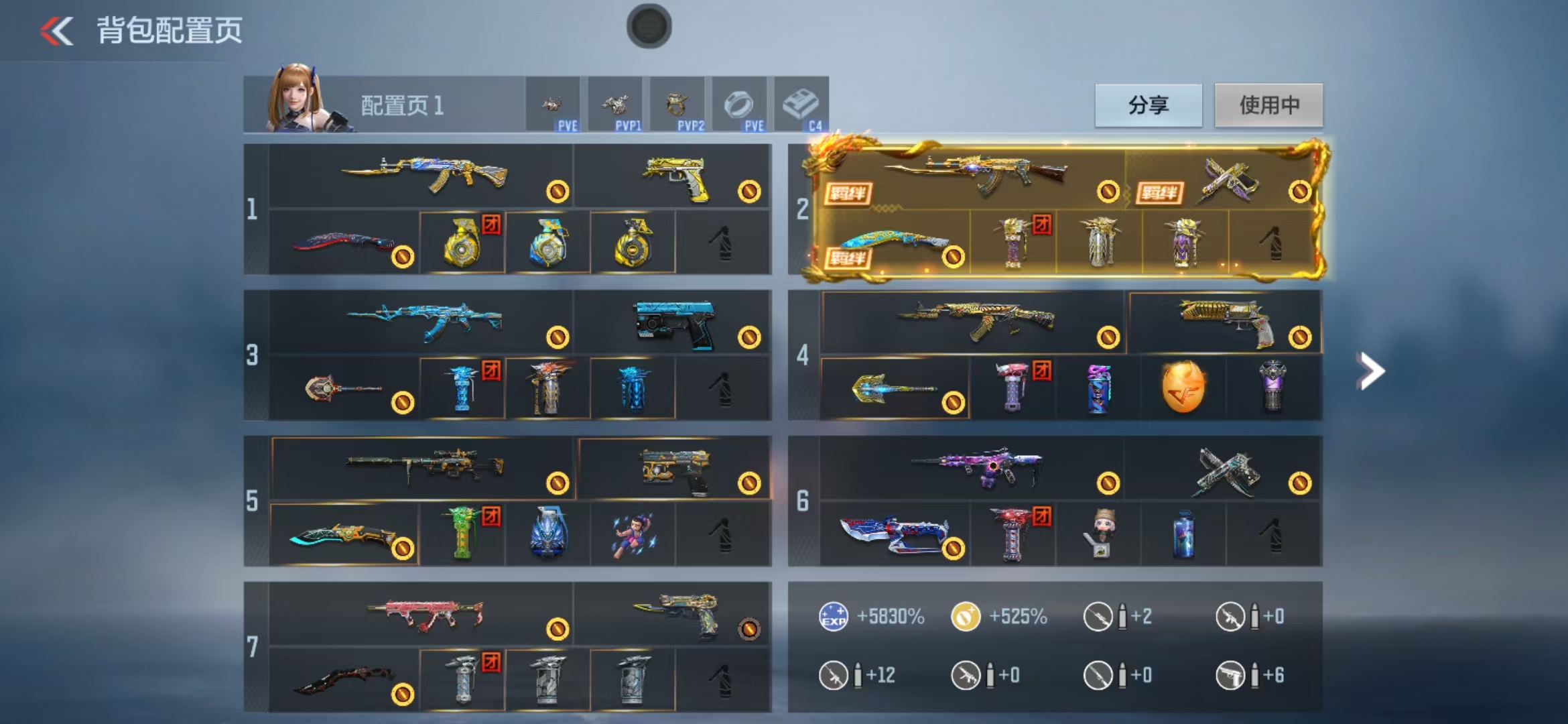This screenshot has height=724, width=1568.
Task: Choose the blue-black pistol in bag 3
Action: [674, 323]
